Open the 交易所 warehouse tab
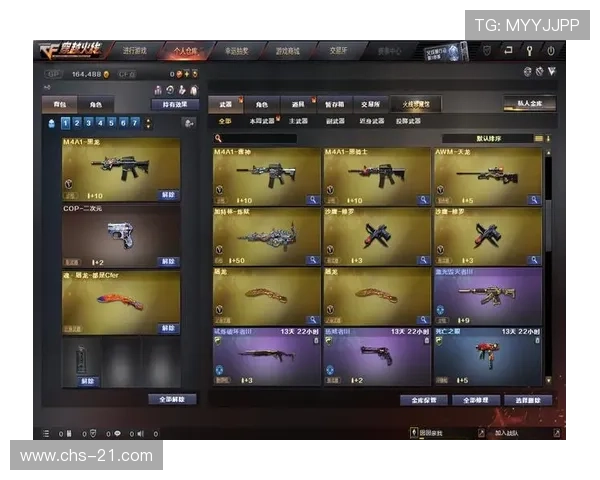Viewport: 600px width, 480px height. point(370,104)
